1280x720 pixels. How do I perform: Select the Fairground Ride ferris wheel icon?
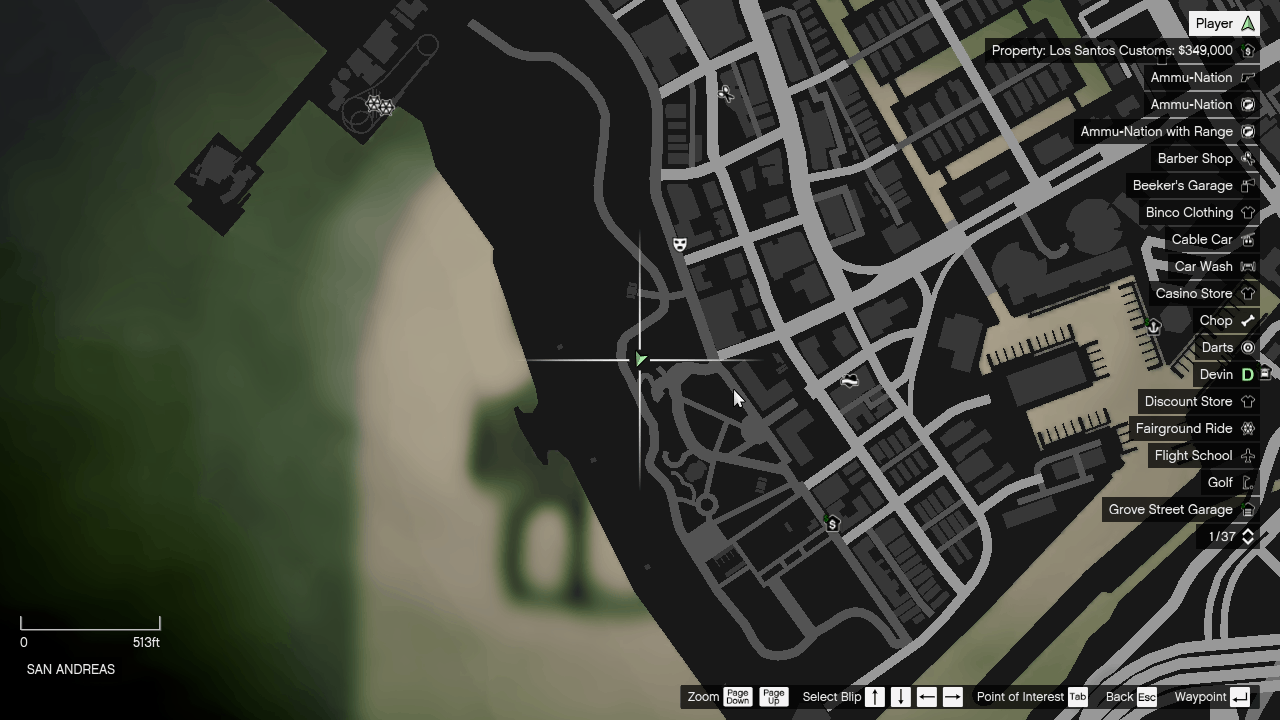1248,428
